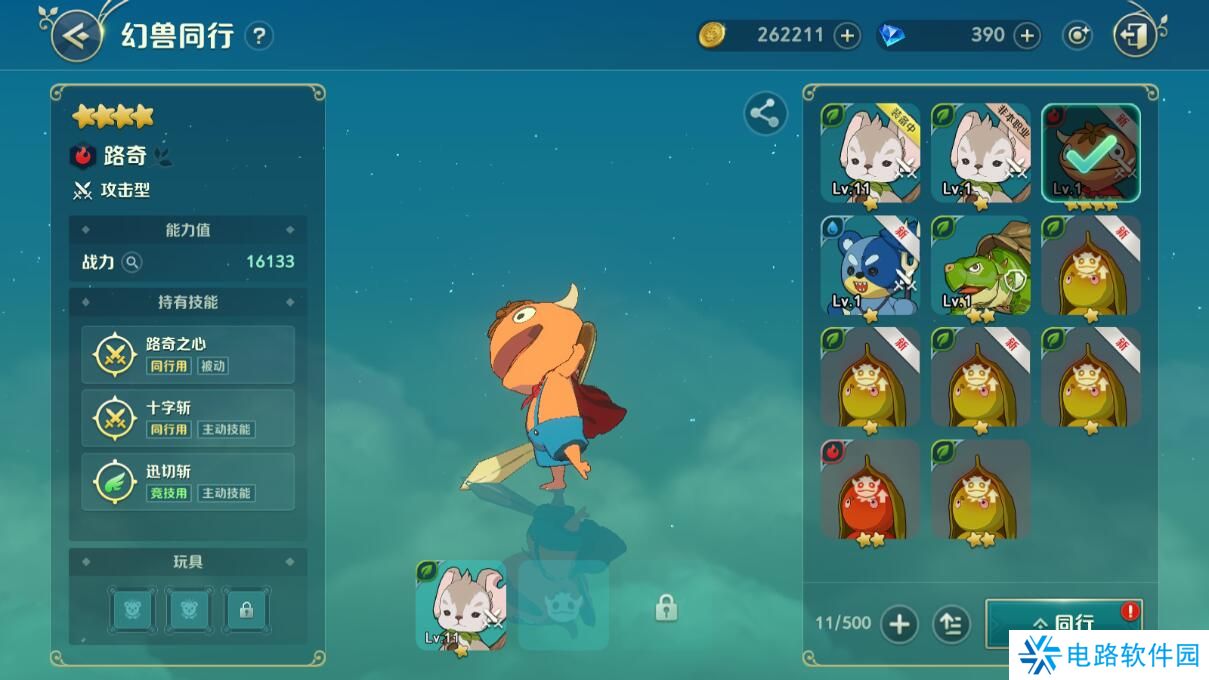Add more blue diamonds
Screen dimensions: 1209x680
(x=1027, y=36)
